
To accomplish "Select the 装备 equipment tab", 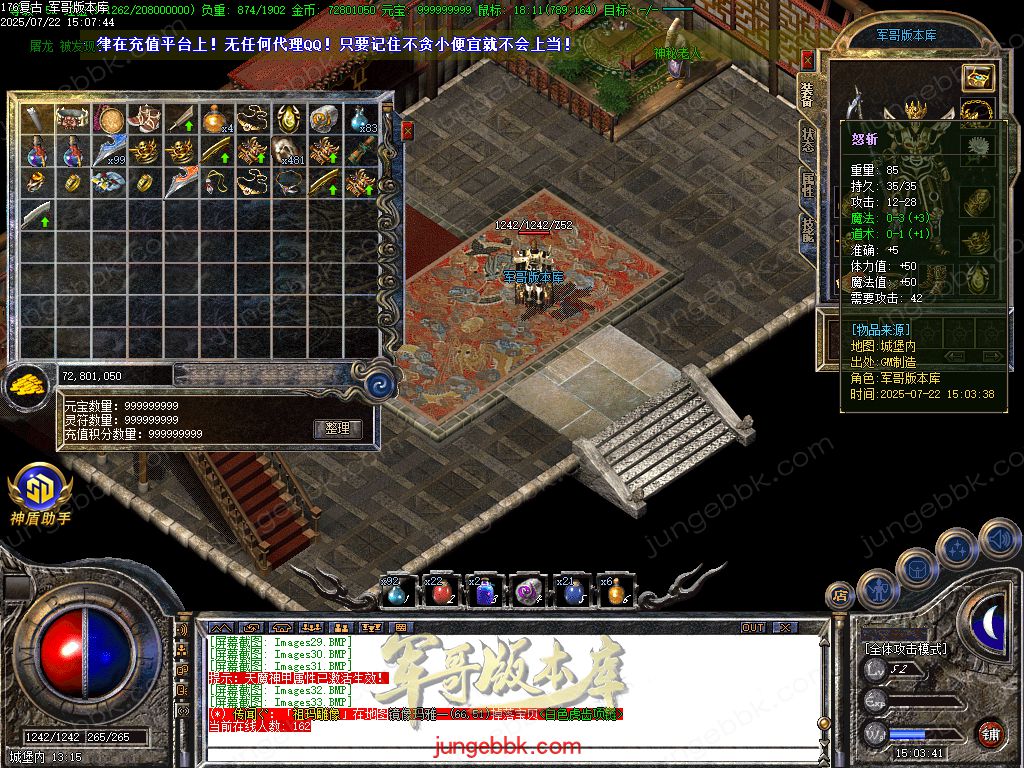I will coord(807,95).
